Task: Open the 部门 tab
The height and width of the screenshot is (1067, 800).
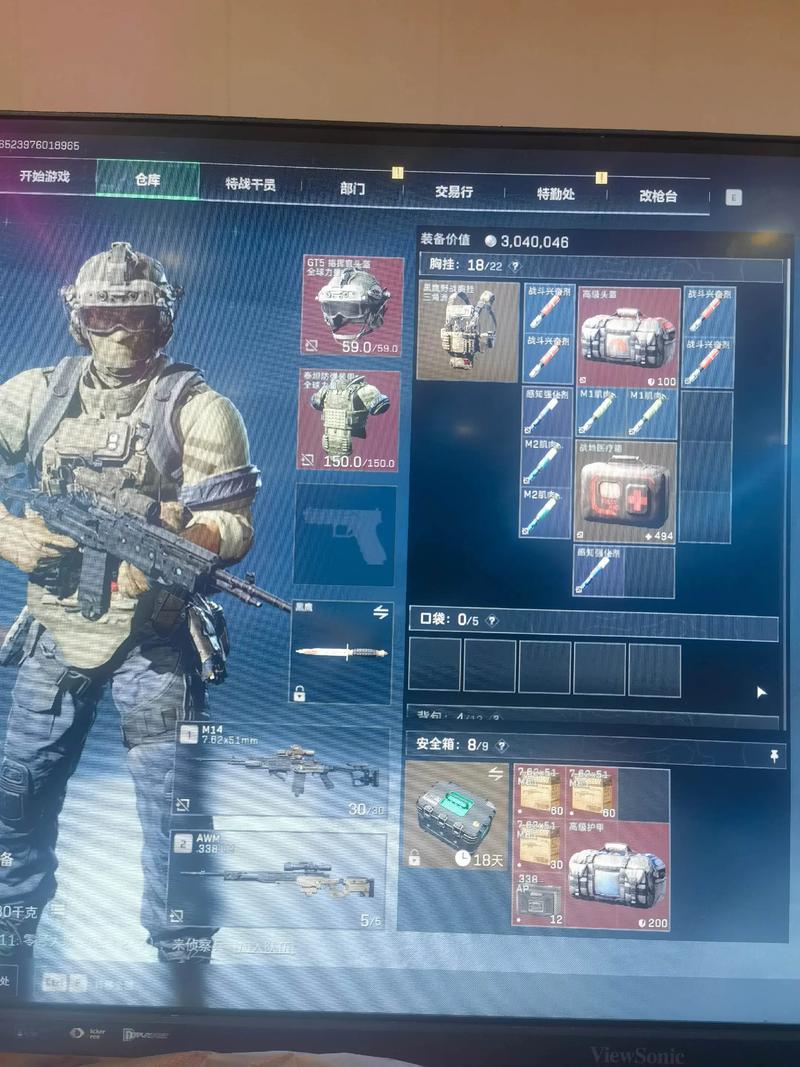Action: 352,188
